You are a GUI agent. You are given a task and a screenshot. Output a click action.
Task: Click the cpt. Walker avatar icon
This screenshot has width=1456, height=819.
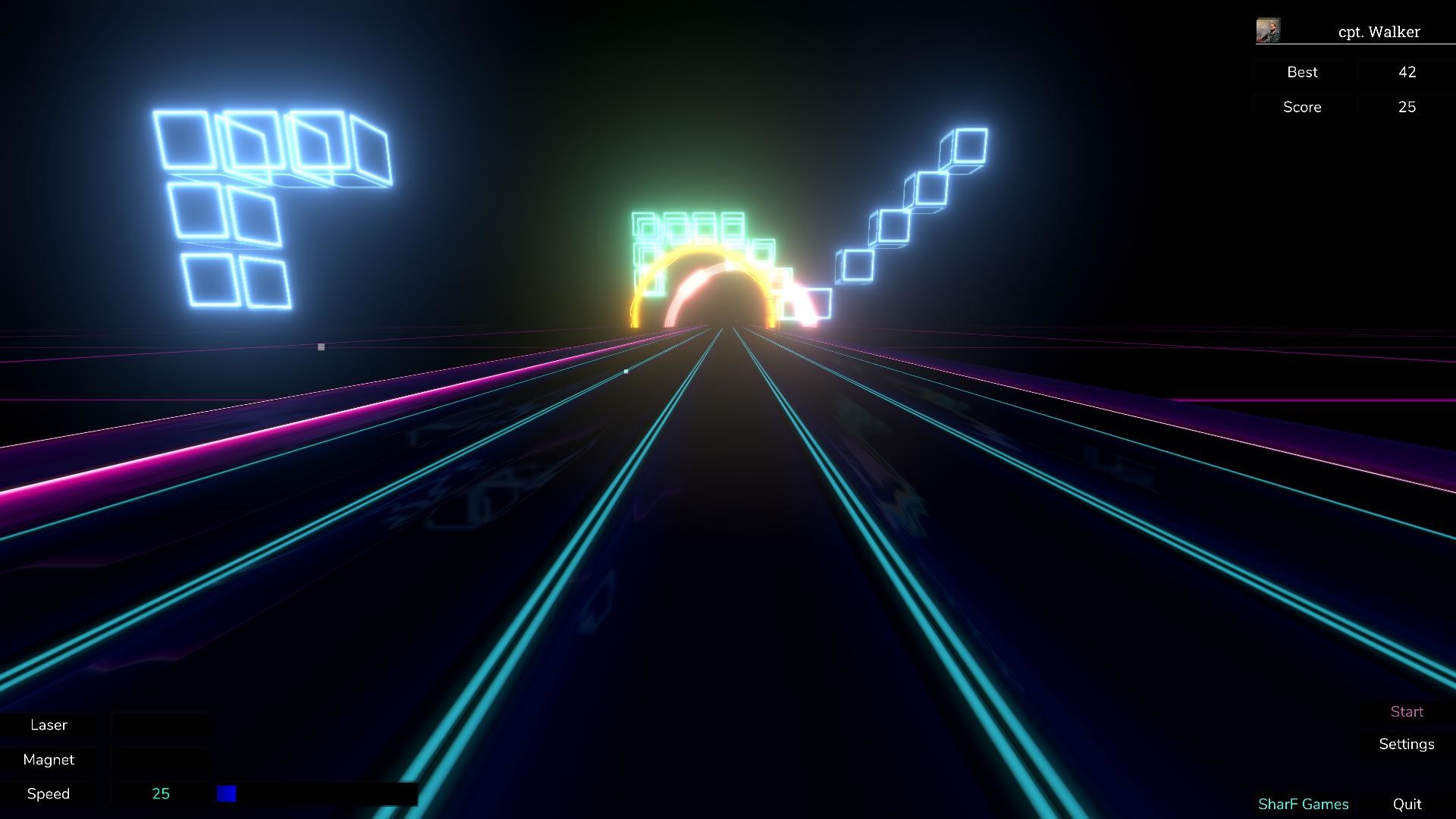(1269, 30)
